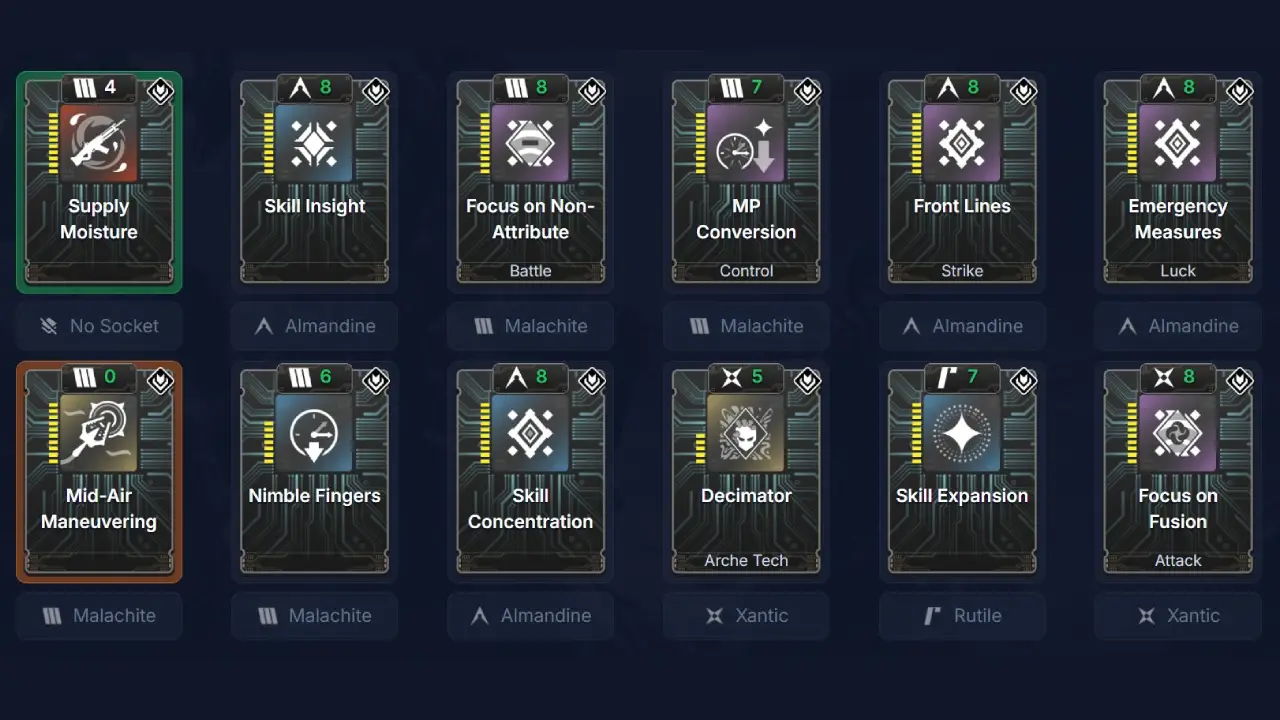Open the Battle class tag on Focus on Non-Attribute

[x=530, y=271]
